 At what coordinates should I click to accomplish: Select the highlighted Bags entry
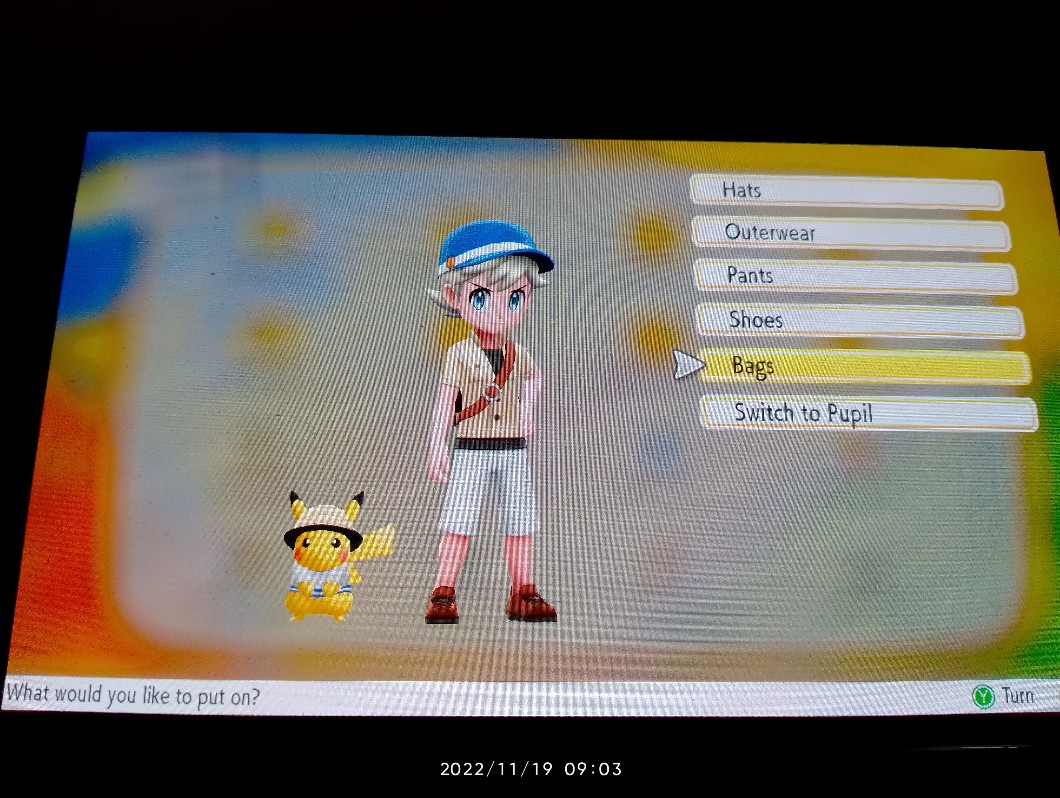click(x=864, y=367)
